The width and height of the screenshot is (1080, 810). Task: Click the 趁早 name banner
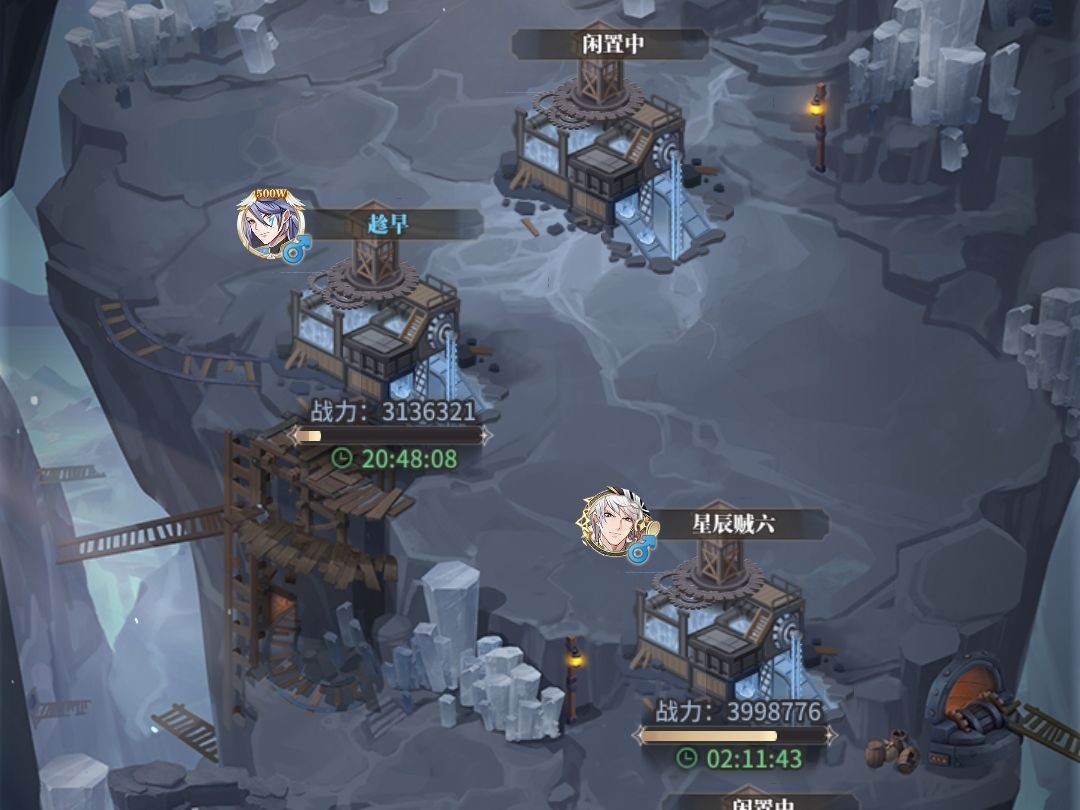click(x=388, y=224)
